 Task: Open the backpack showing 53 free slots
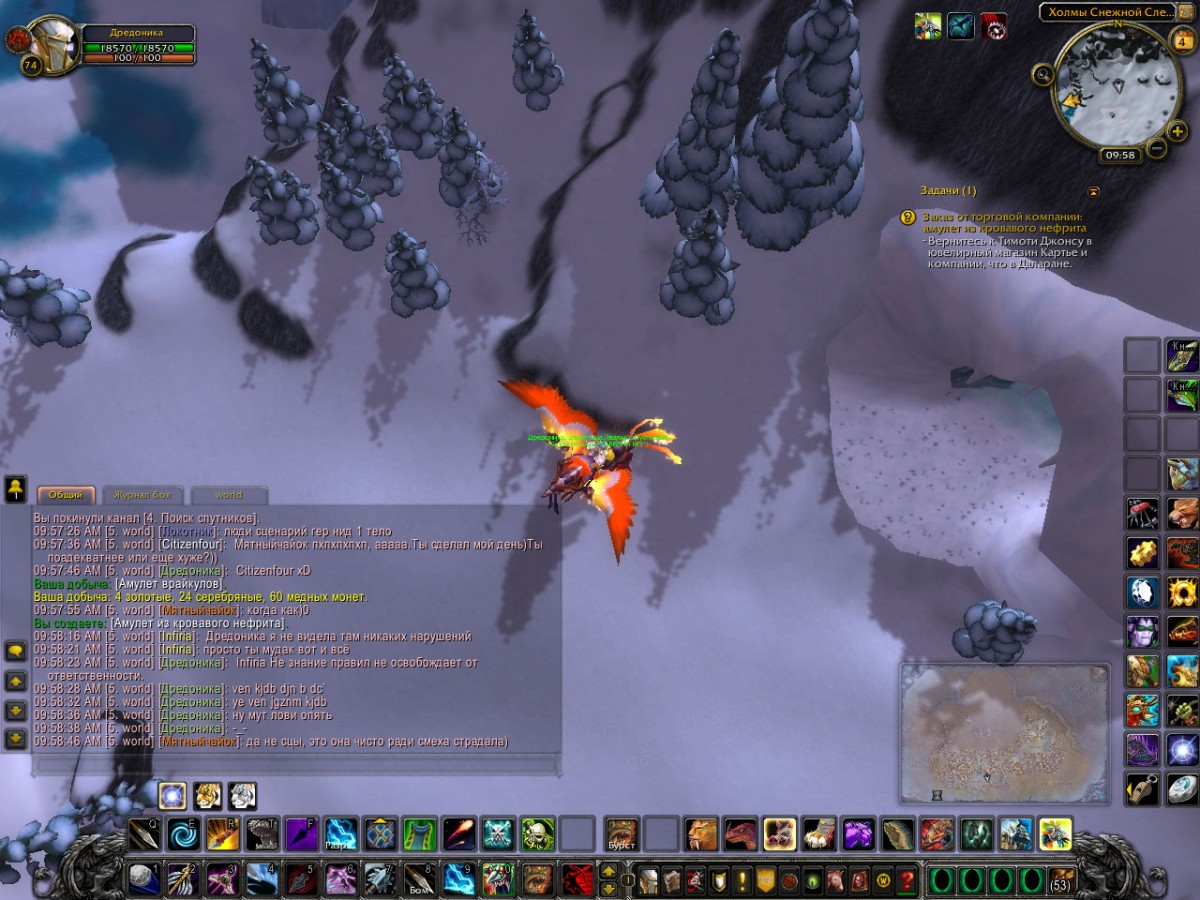(x=1061, y=880)
